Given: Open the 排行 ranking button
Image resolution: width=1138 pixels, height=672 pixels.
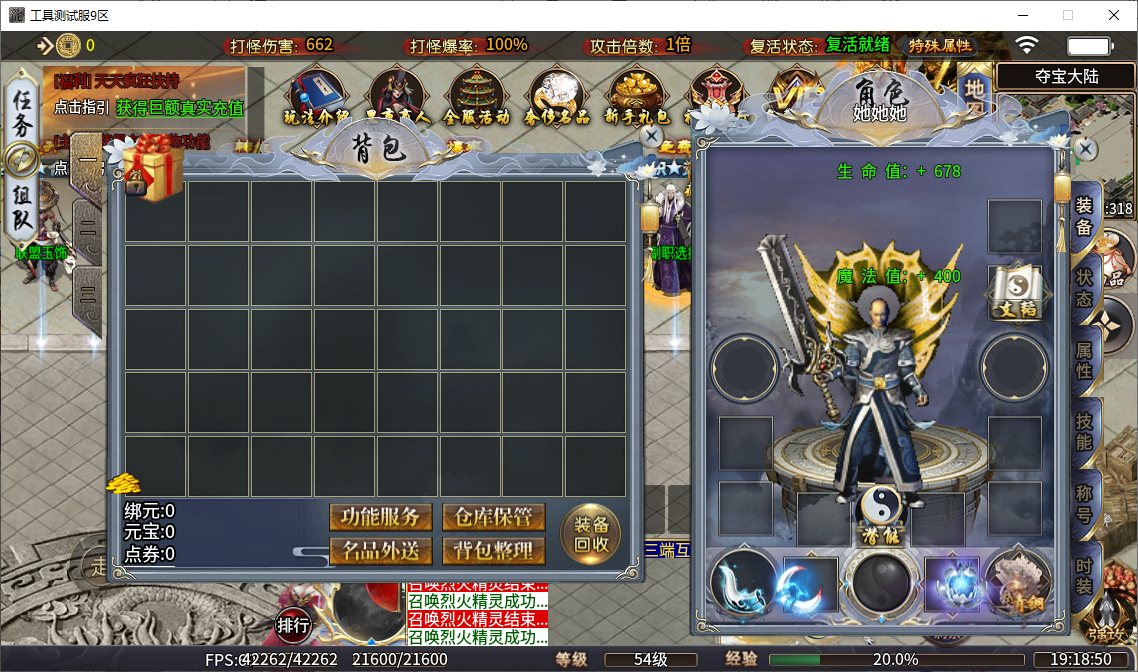Looking at the screenshot, I should coord(293,626).
